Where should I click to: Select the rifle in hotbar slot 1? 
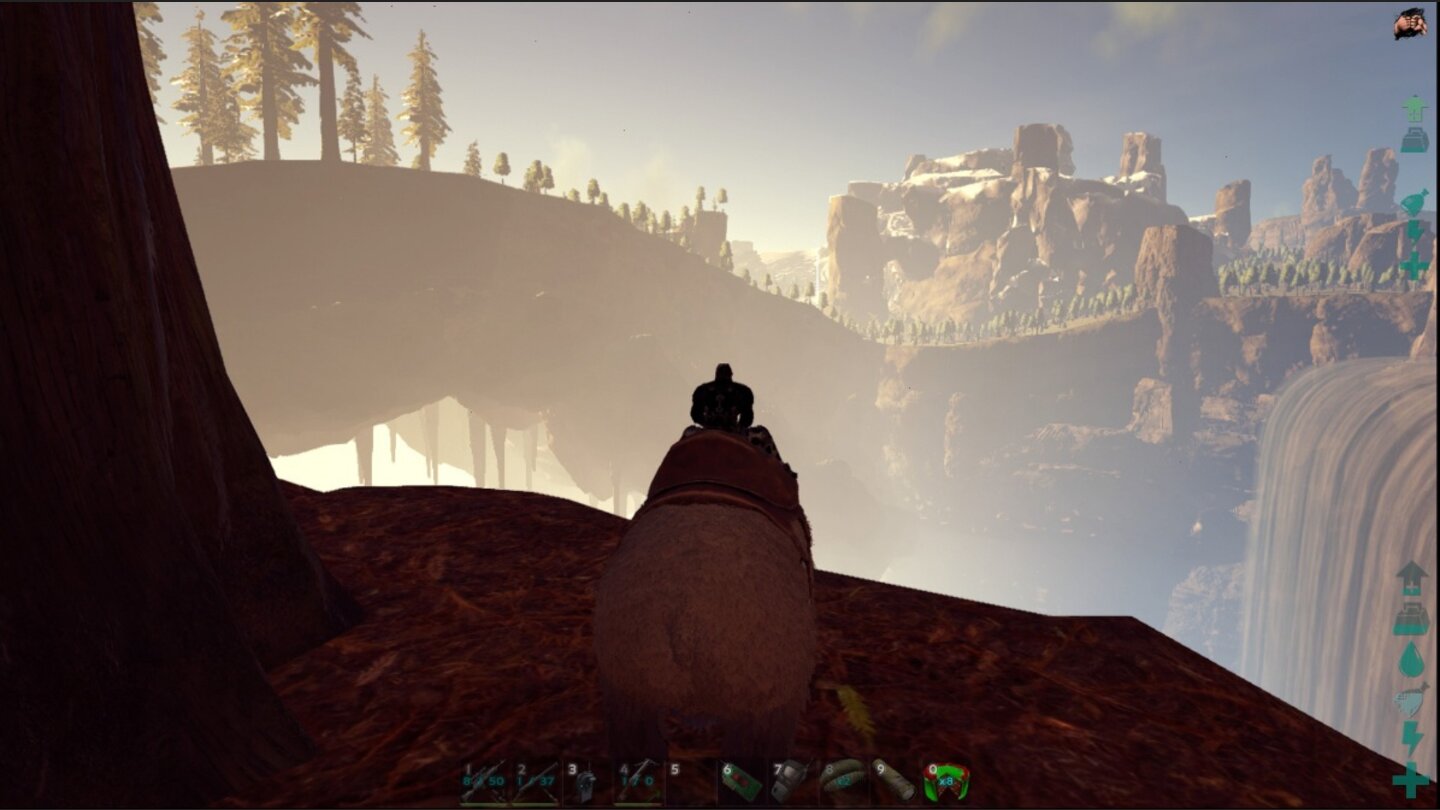(x=484, y=782)
